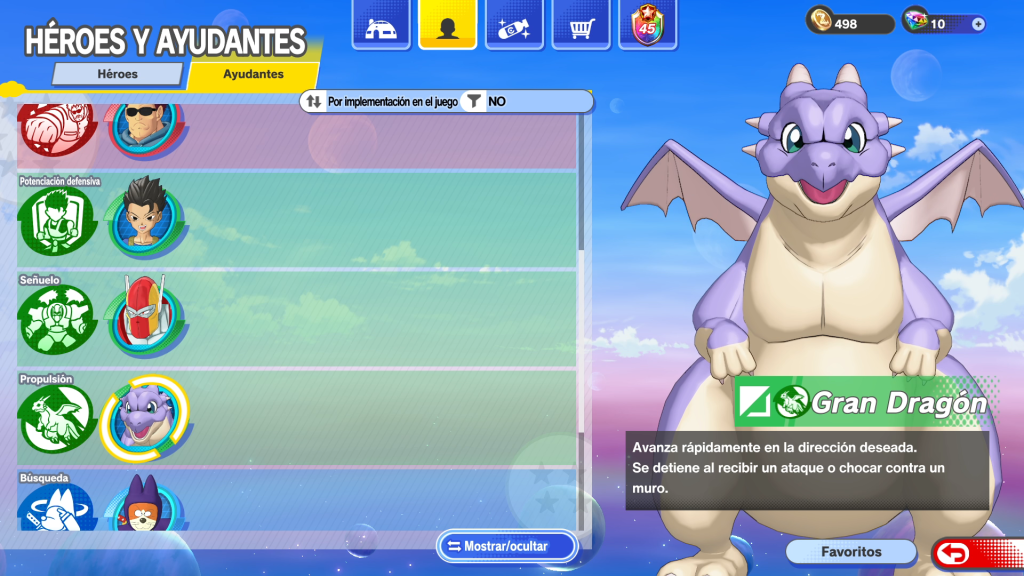This screenshot has height=576, width=1024.
Task: Open the level 45 badge menu
Action: tap(647, 27)
